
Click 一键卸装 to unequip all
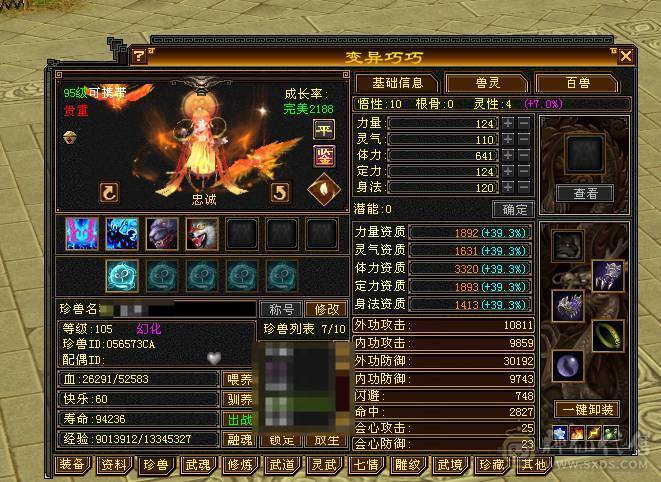coord(586,410)
